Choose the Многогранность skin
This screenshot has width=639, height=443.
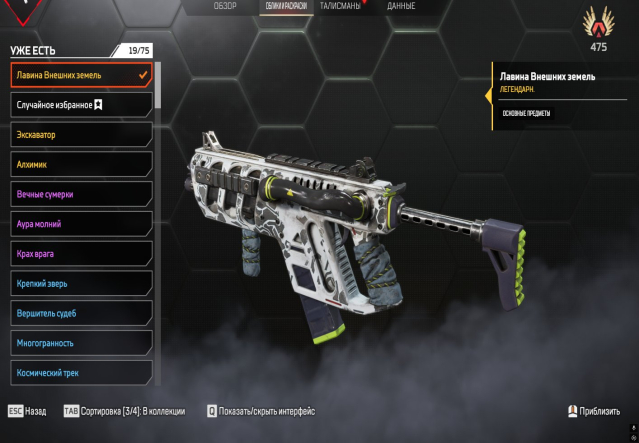80,343
